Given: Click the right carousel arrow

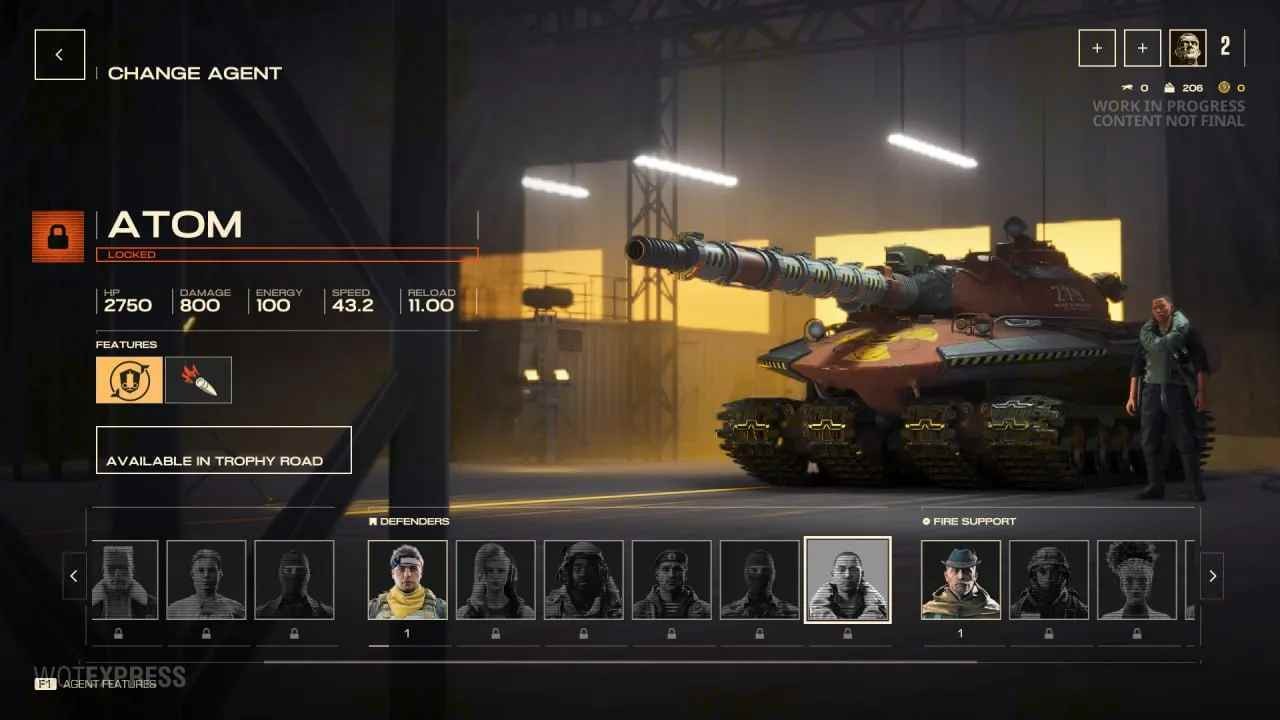Looking at the screenshot, I should (x=1212, y=576).
